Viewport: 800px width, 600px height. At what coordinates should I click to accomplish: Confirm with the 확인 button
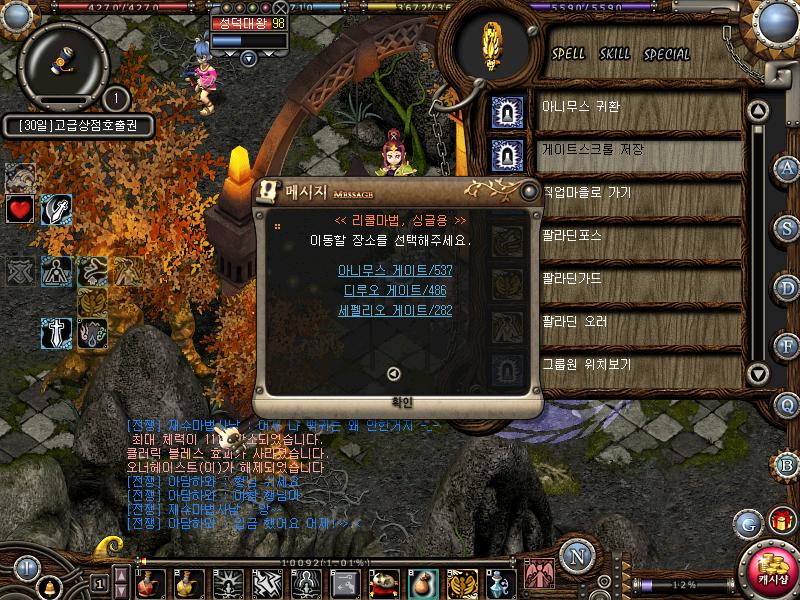(393, 403)
